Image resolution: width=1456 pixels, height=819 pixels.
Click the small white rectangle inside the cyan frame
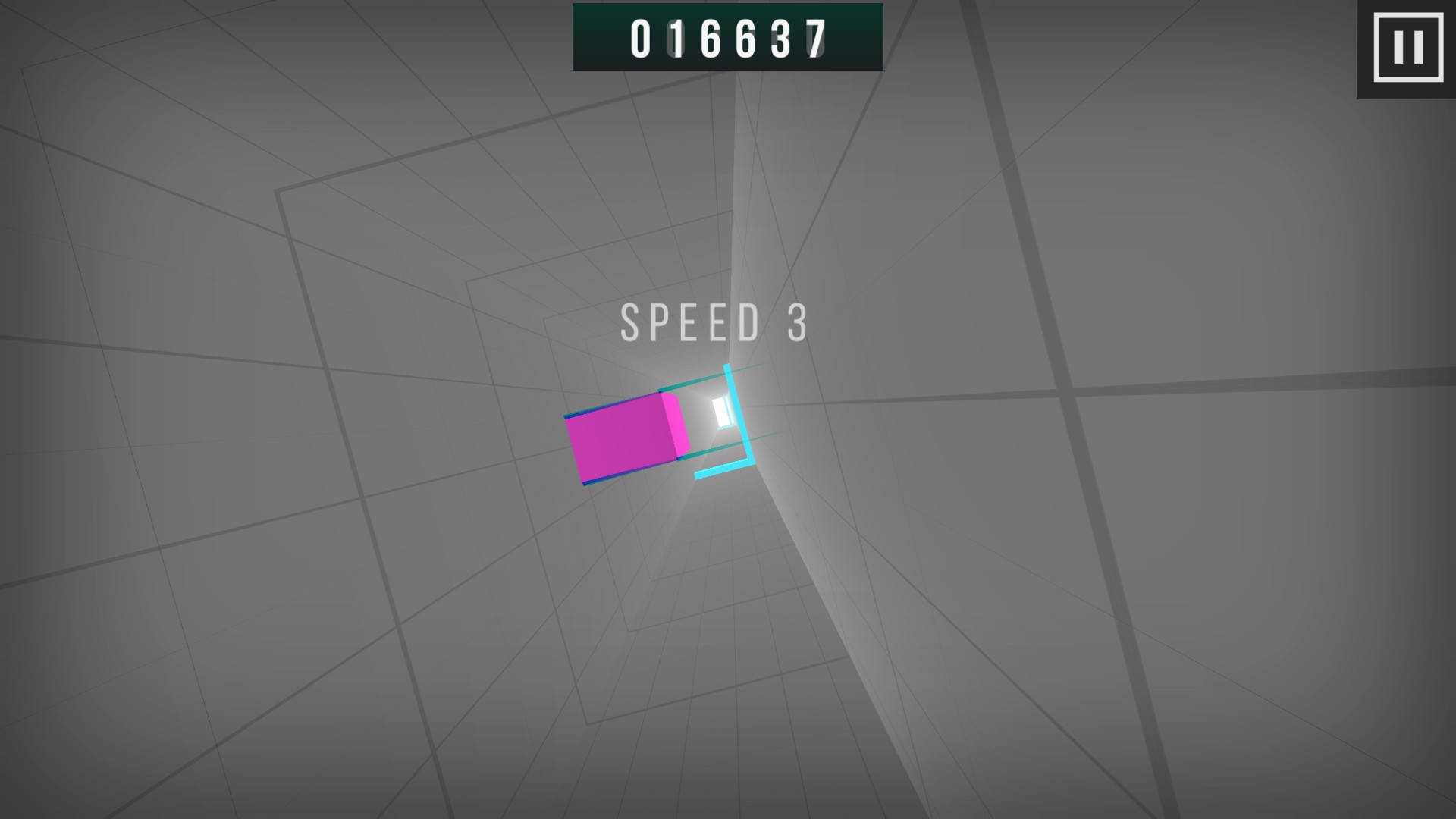coord(720,410)
